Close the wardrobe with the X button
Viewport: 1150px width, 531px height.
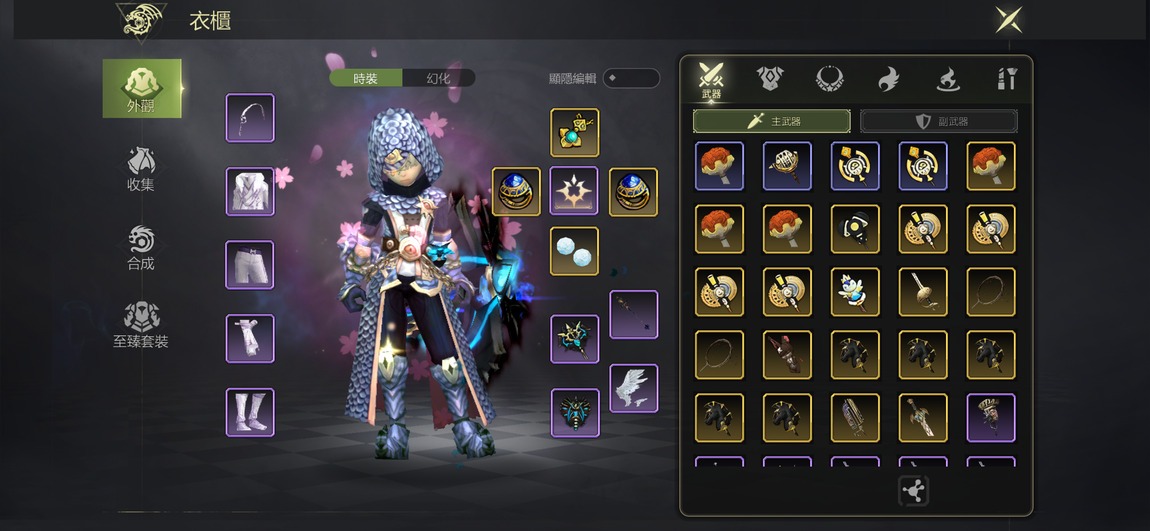(1008, 19)
